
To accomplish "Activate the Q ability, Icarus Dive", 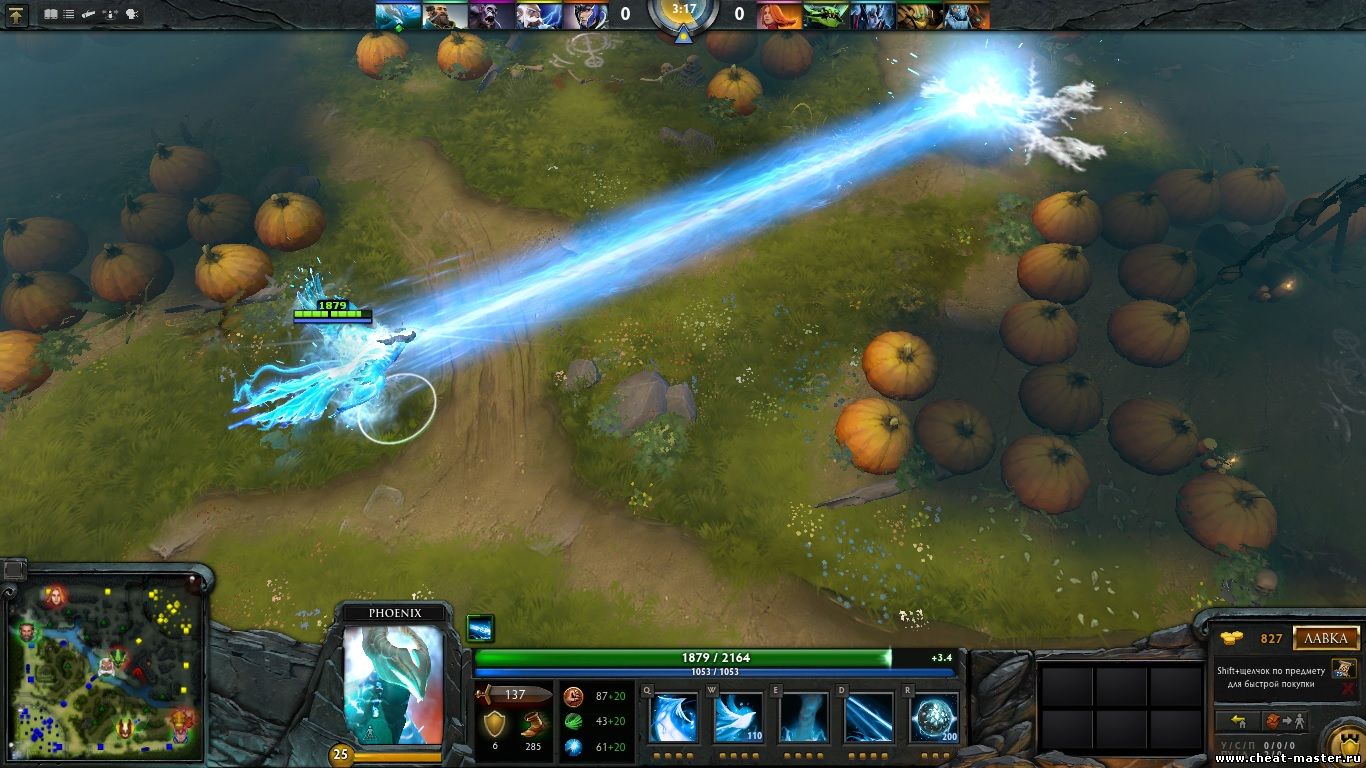I will 673,718.
